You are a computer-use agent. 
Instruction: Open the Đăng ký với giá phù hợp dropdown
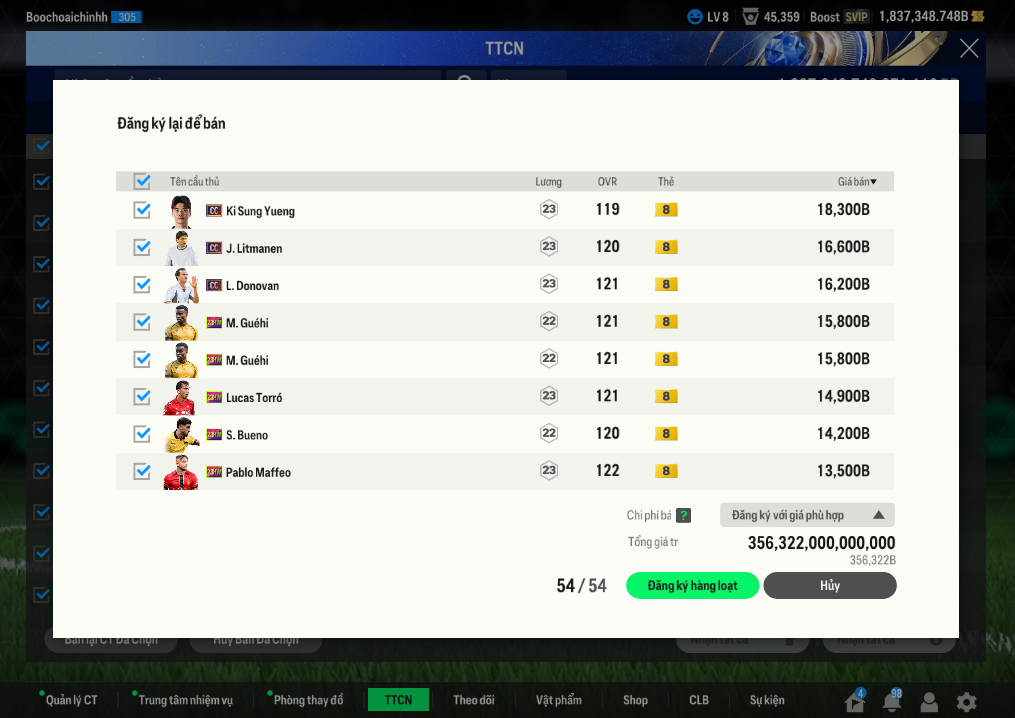click(x=807, y=515)
